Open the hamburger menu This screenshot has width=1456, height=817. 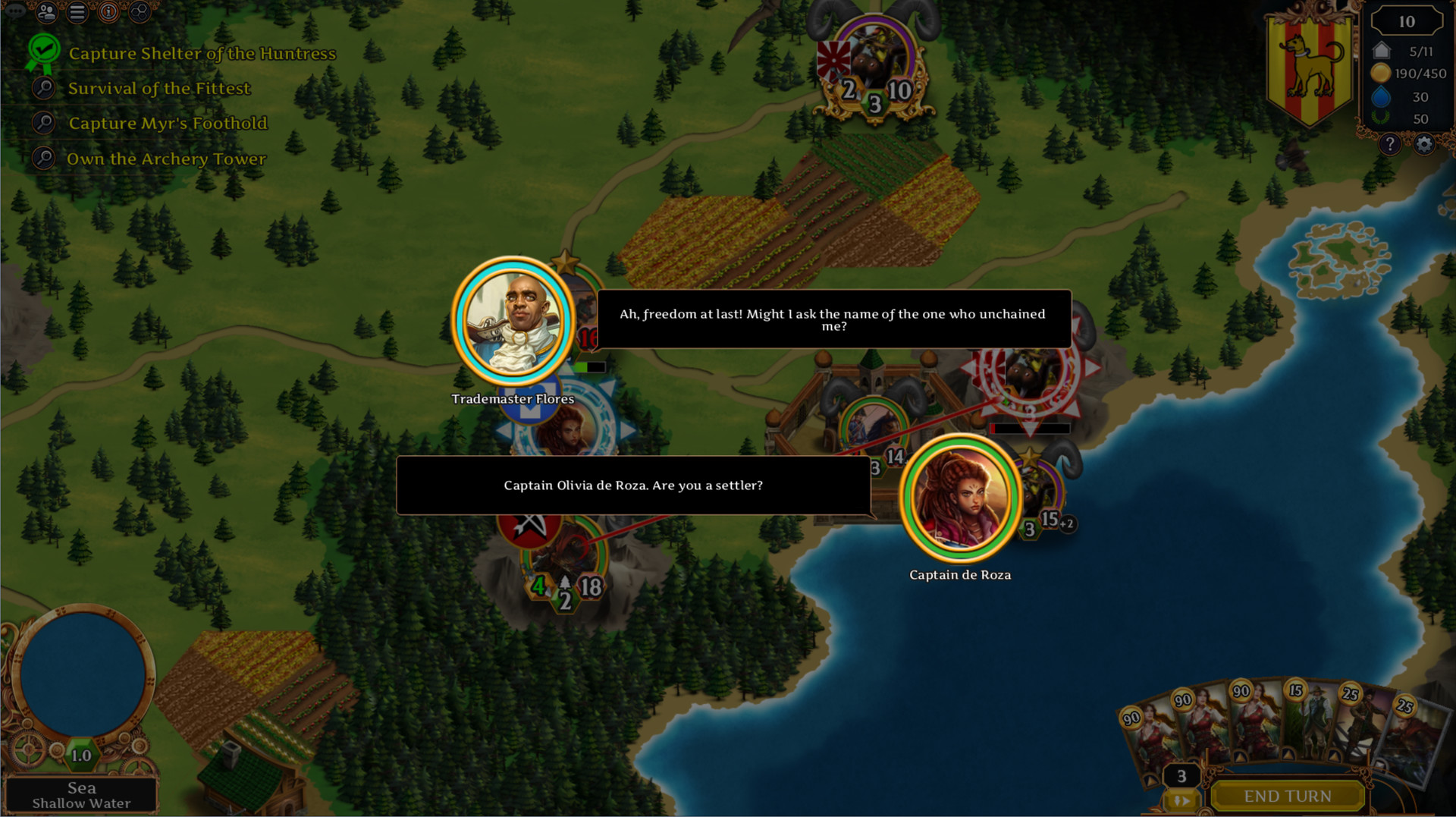pyautogui.click(x=77, y=12)
